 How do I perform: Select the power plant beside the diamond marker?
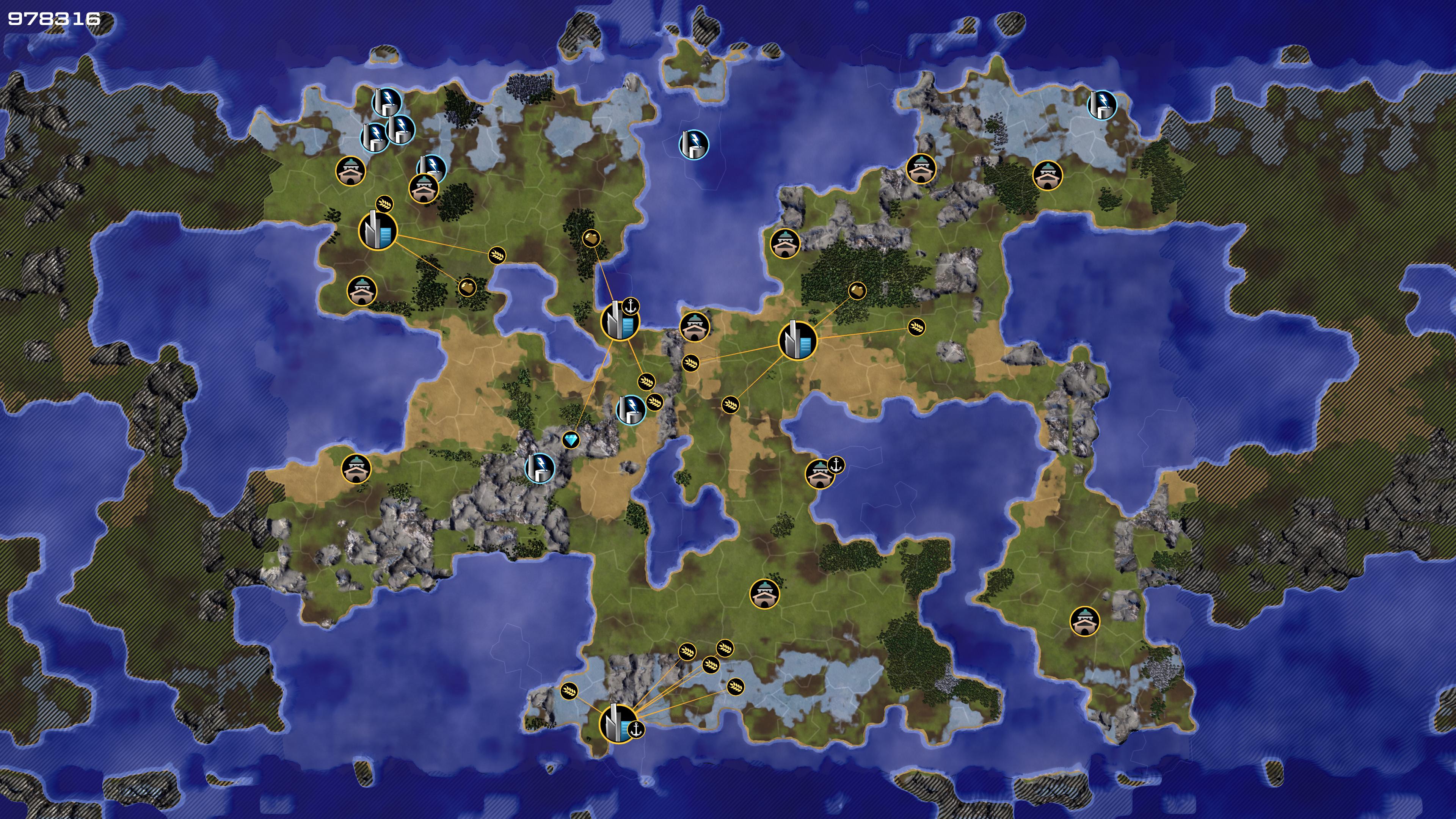(539, 468)
